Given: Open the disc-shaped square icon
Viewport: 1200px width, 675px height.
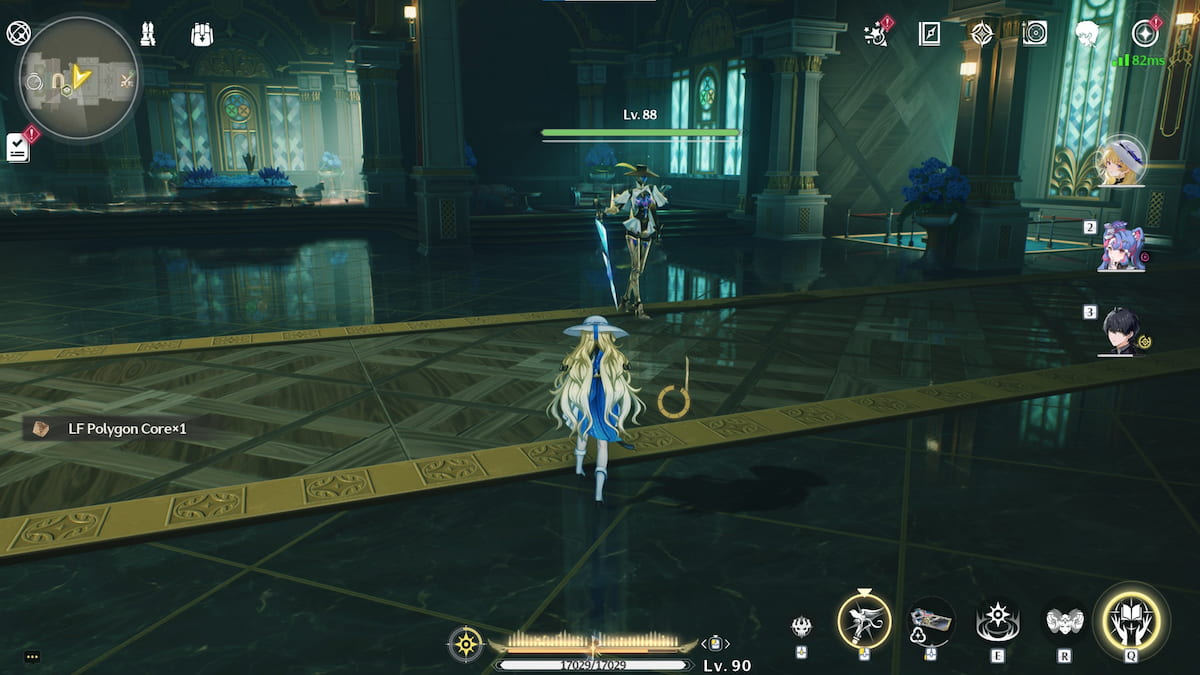Looking at the screenshot, I should point(1034,34).
